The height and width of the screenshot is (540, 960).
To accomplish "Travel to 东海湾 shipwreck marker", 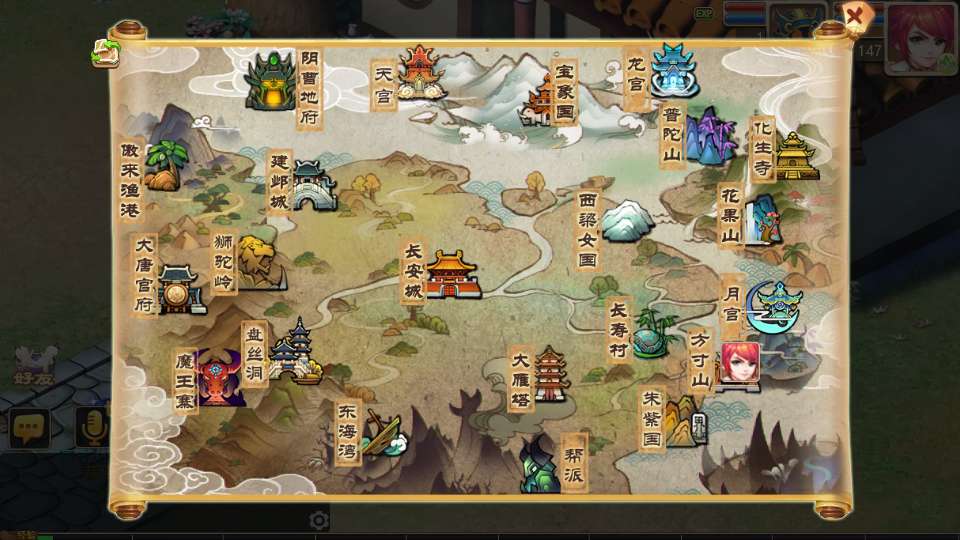I will [x=381, y=432].
